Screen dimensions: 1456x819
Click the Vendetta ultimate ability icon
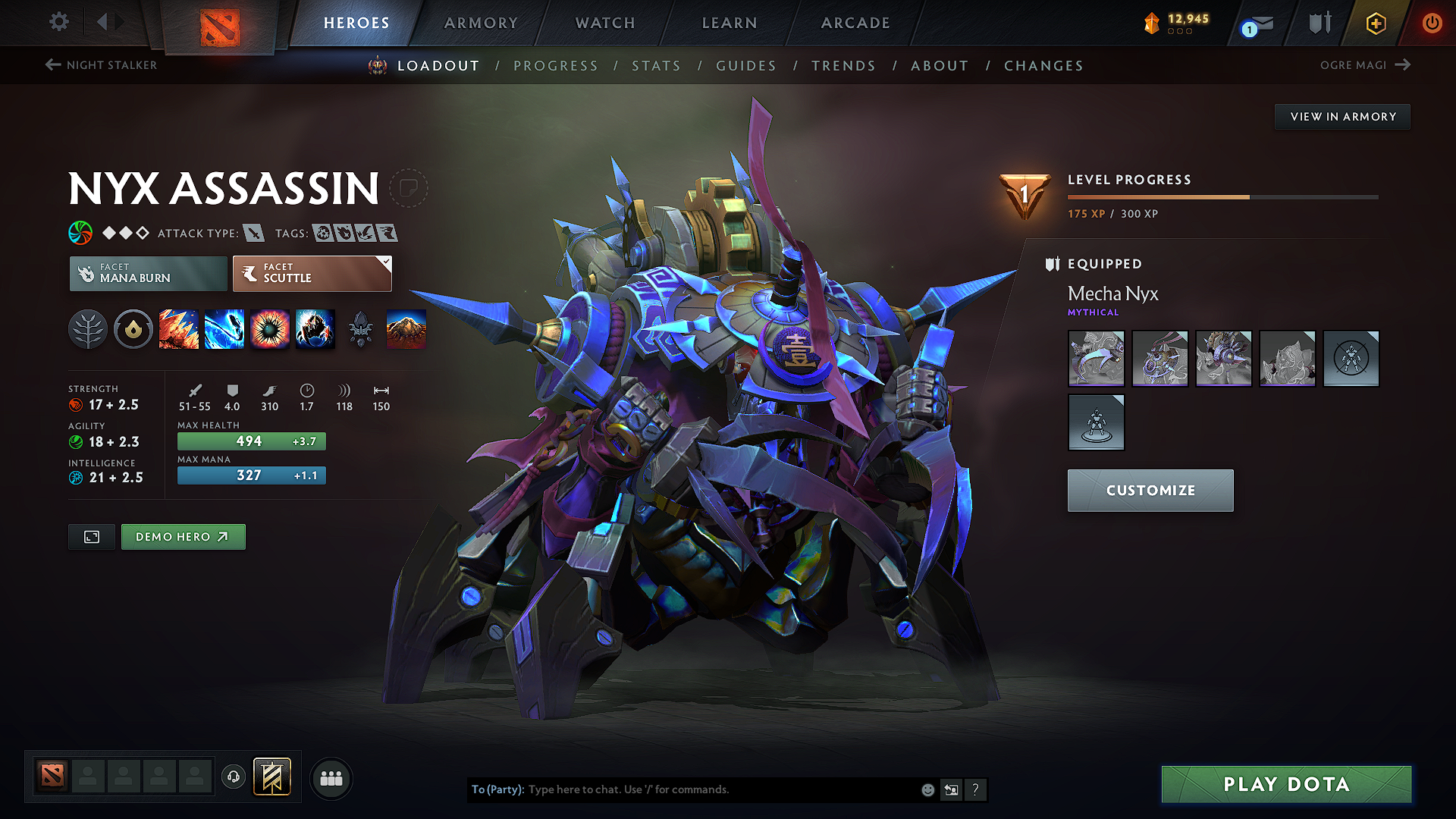(315, 329)
